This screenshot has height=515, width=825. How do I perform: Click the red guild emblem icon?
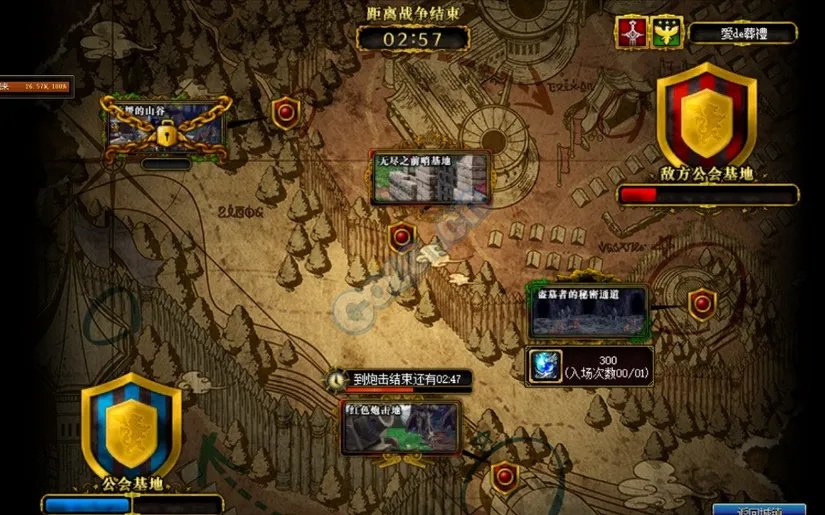coord(630,33)
